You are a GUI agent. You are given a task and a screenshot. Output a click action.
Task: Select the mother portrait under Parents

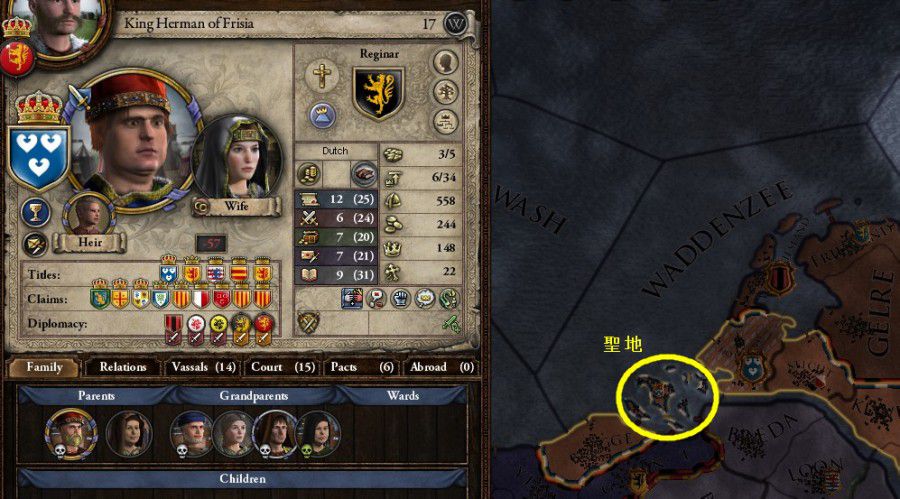pyautogui.click(x=128, y=432)
